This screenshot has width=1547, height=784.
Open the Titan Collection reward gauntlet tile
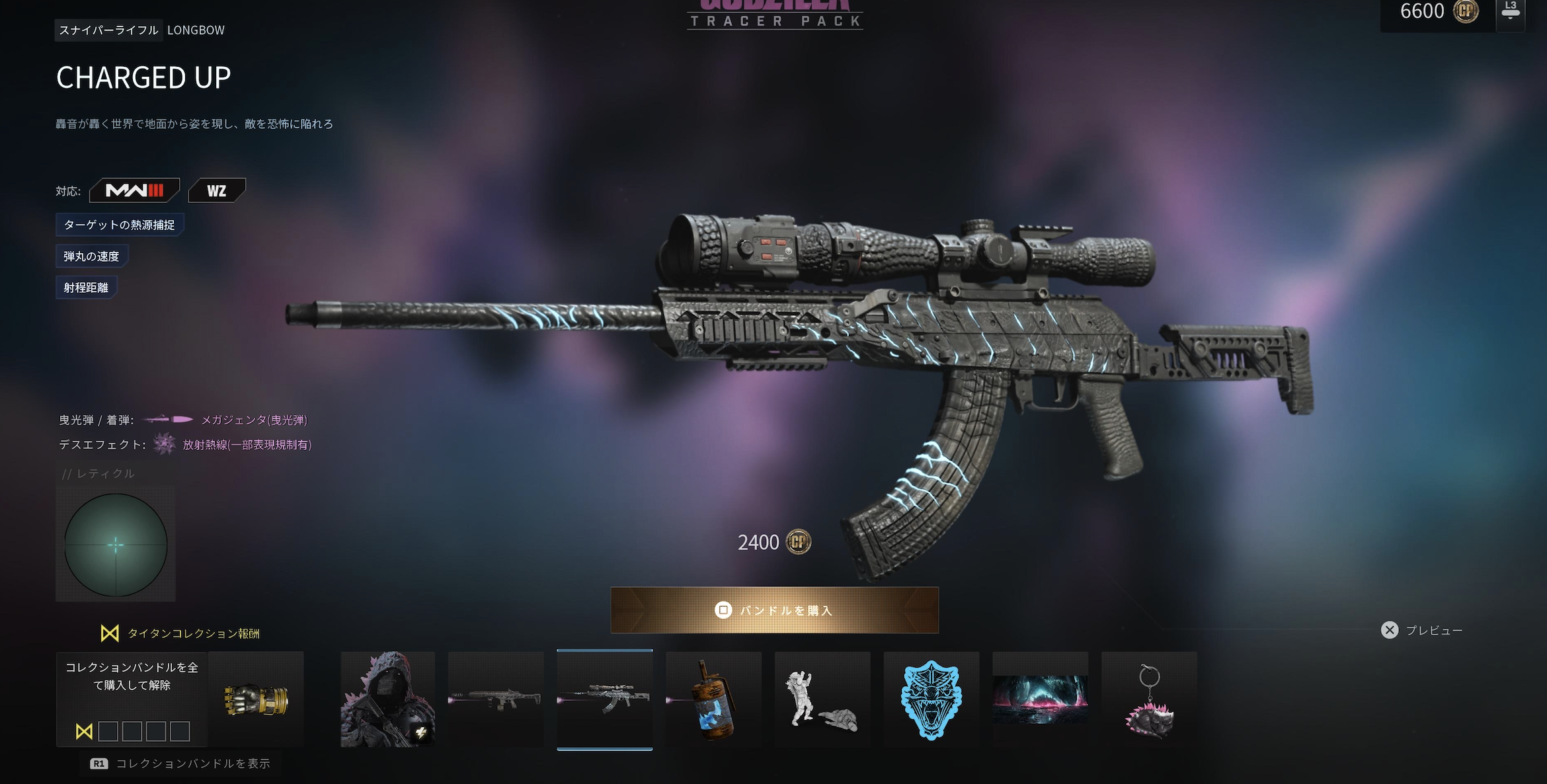pos(257,699)
